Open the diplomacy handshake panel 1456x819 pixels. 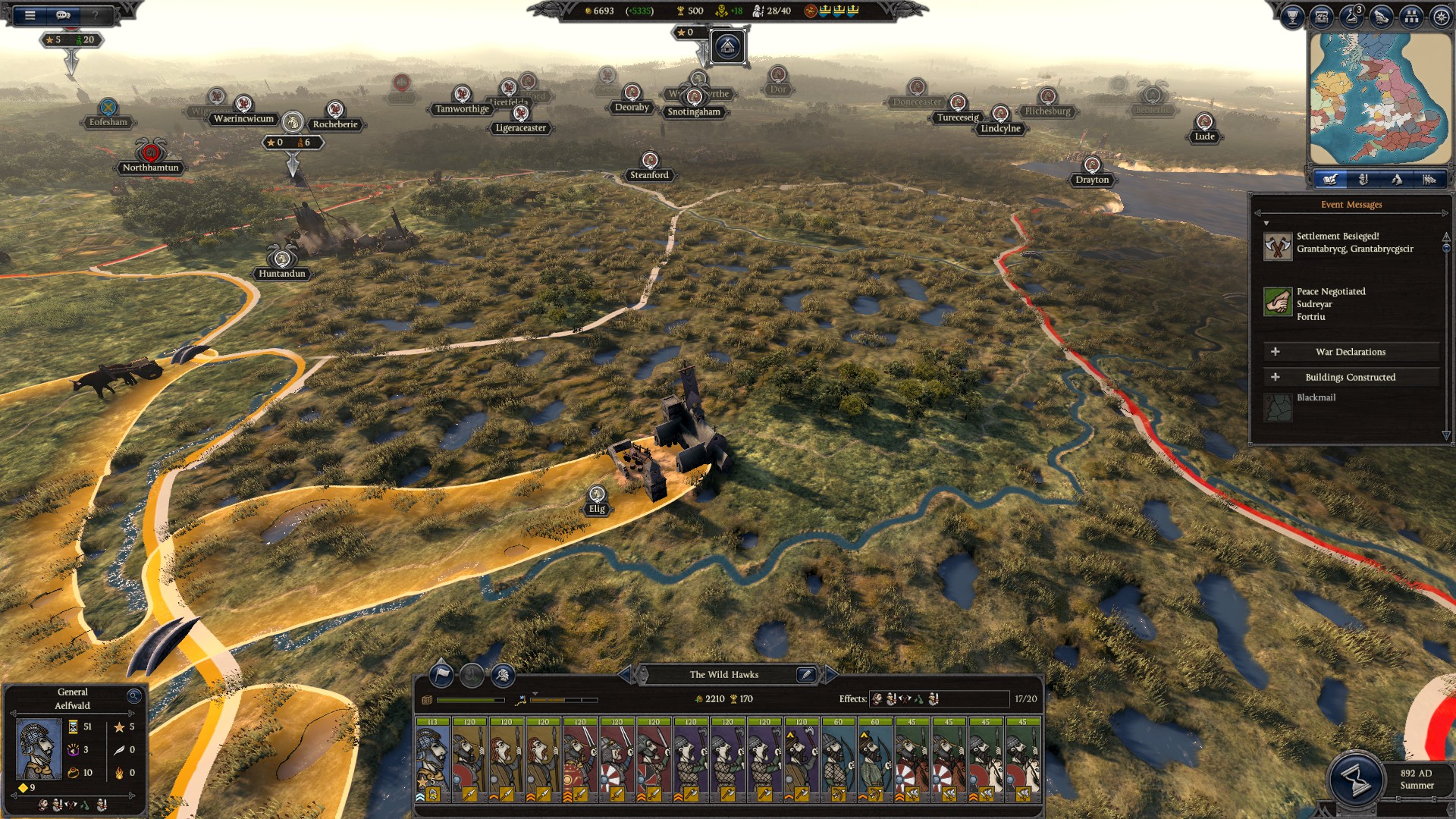(x=1381, y=17)
